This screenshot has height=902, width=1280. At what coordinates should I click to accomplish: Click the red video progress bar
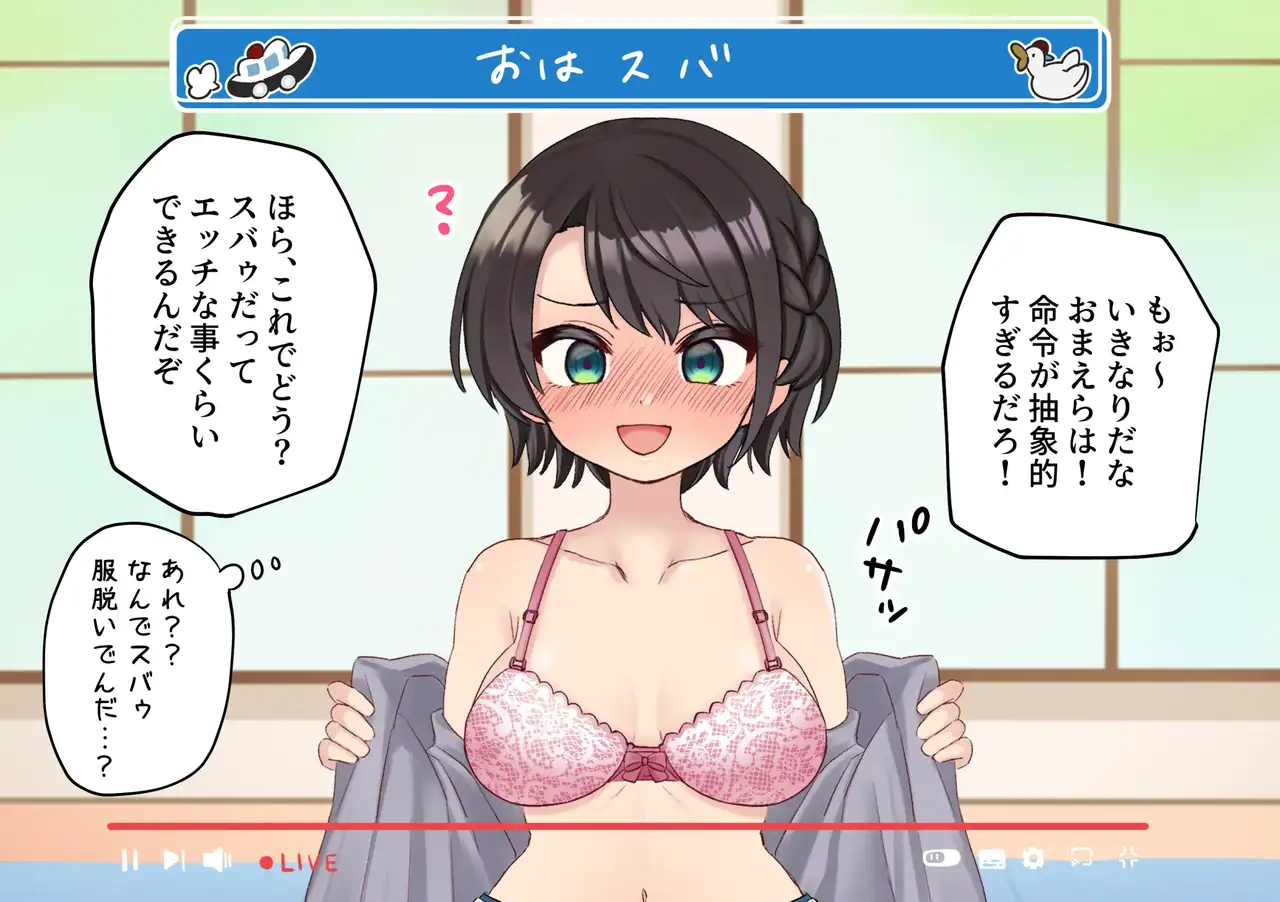click(x=628, y=826)
